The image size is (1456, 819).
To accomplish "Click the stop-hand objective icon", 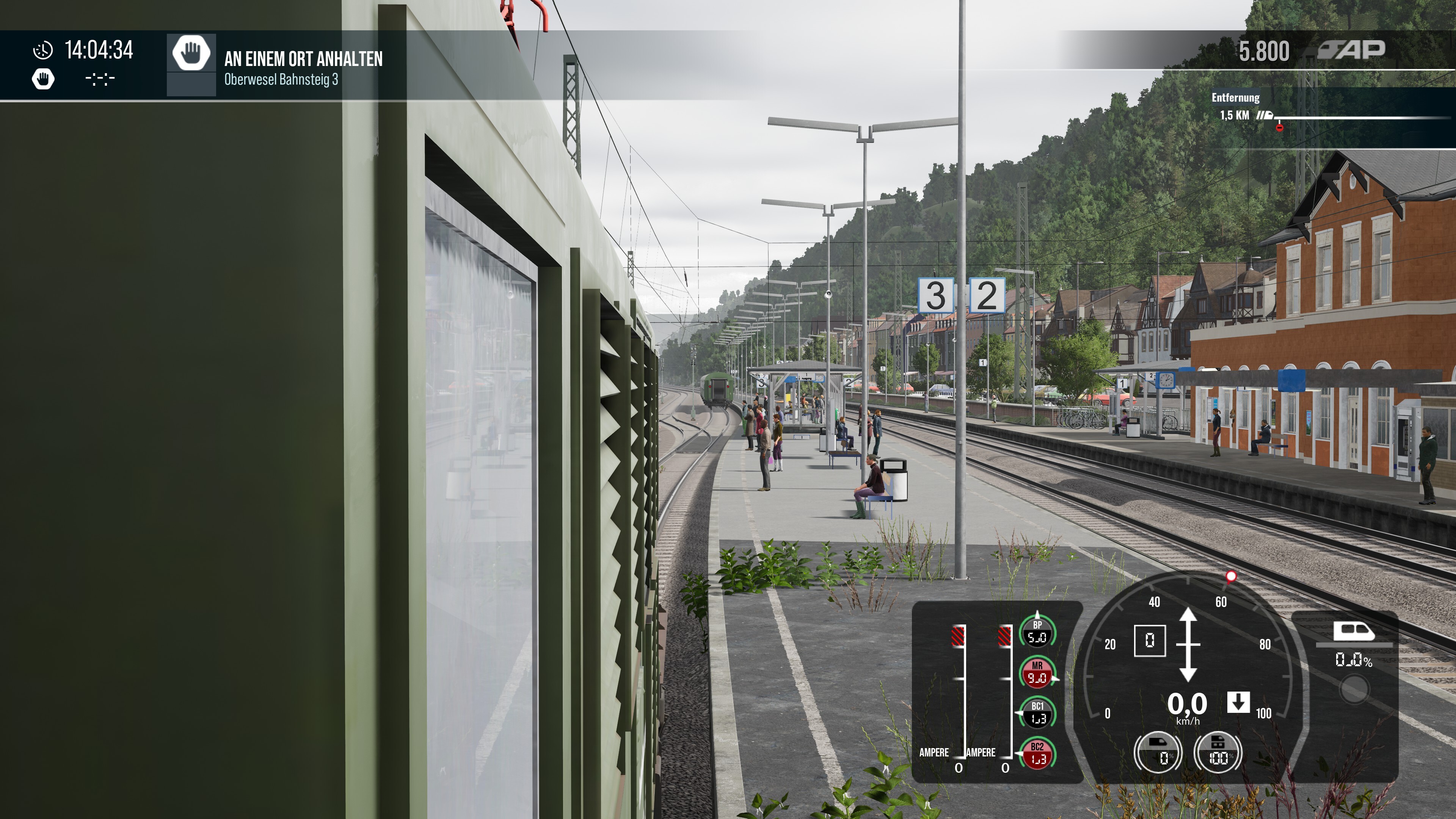I will (191, 53).
